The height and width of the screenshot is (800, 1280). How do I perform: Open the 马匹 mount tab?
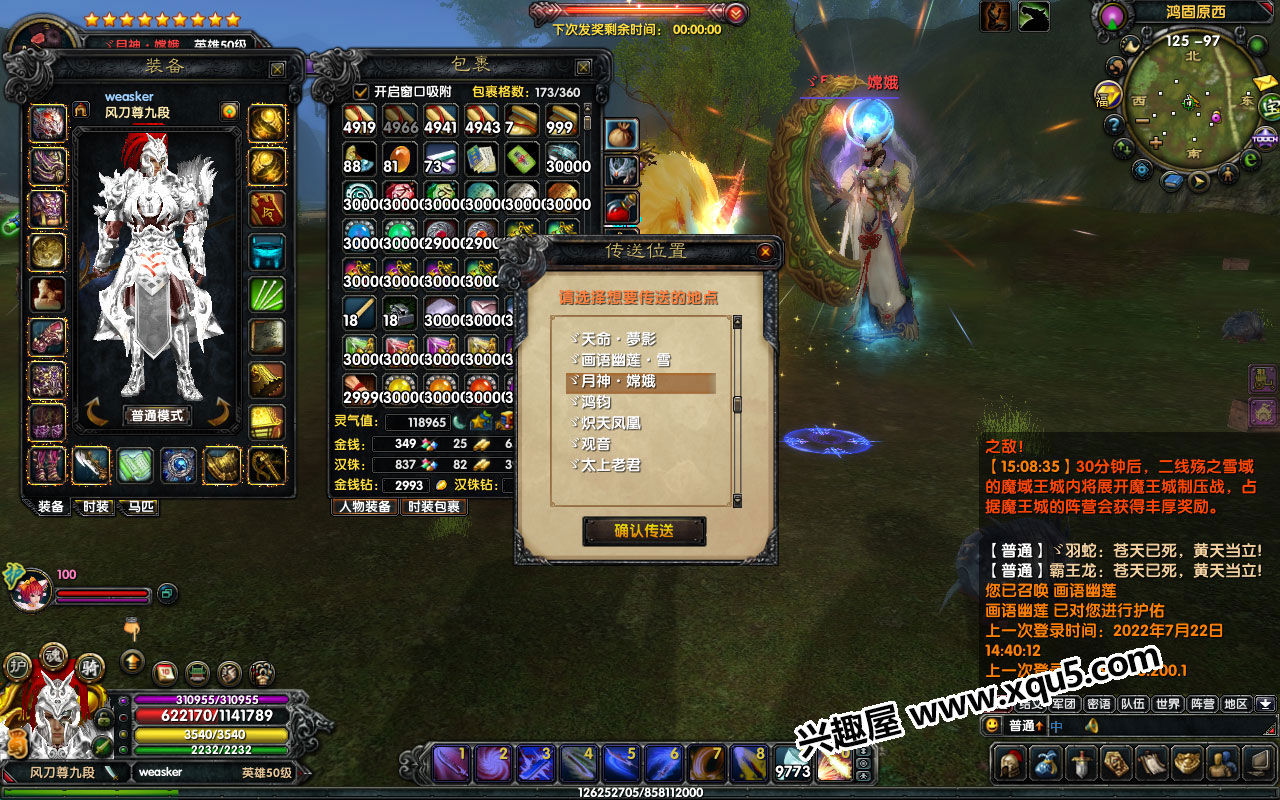coord(141,507)
